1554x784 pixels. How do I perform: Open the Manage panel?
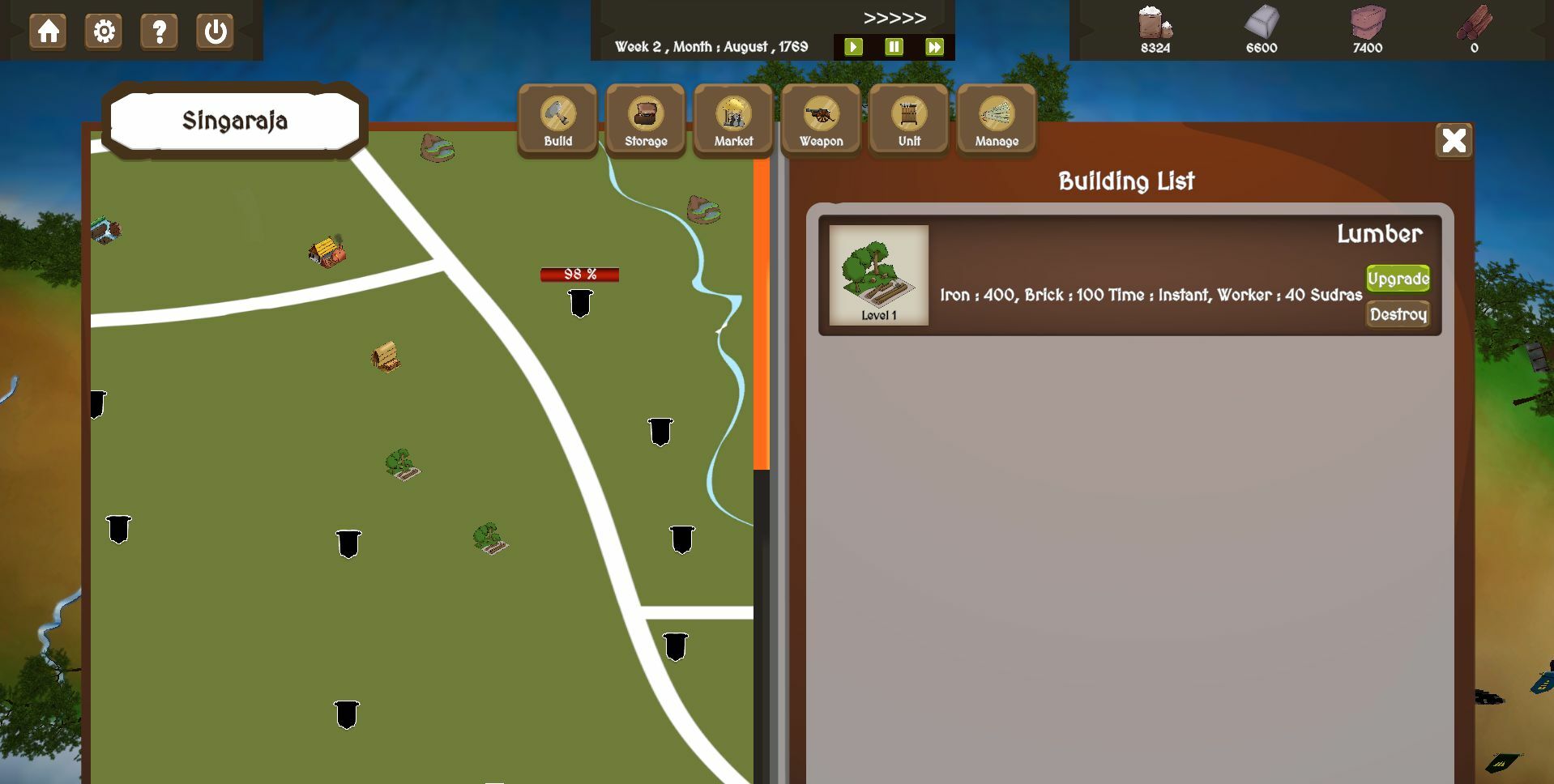coord(996,118)
